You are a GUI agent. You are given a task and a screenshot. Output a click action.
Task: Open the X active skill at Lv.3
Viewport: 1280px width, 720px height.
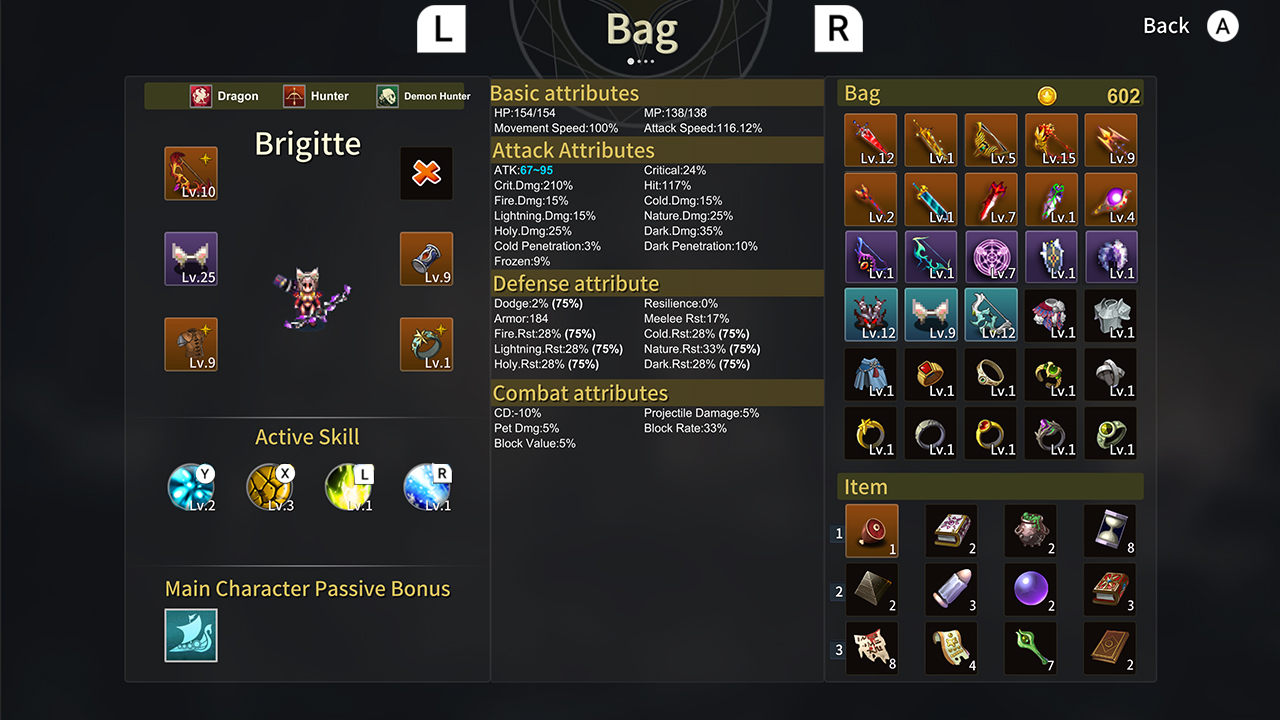point(270,487)
